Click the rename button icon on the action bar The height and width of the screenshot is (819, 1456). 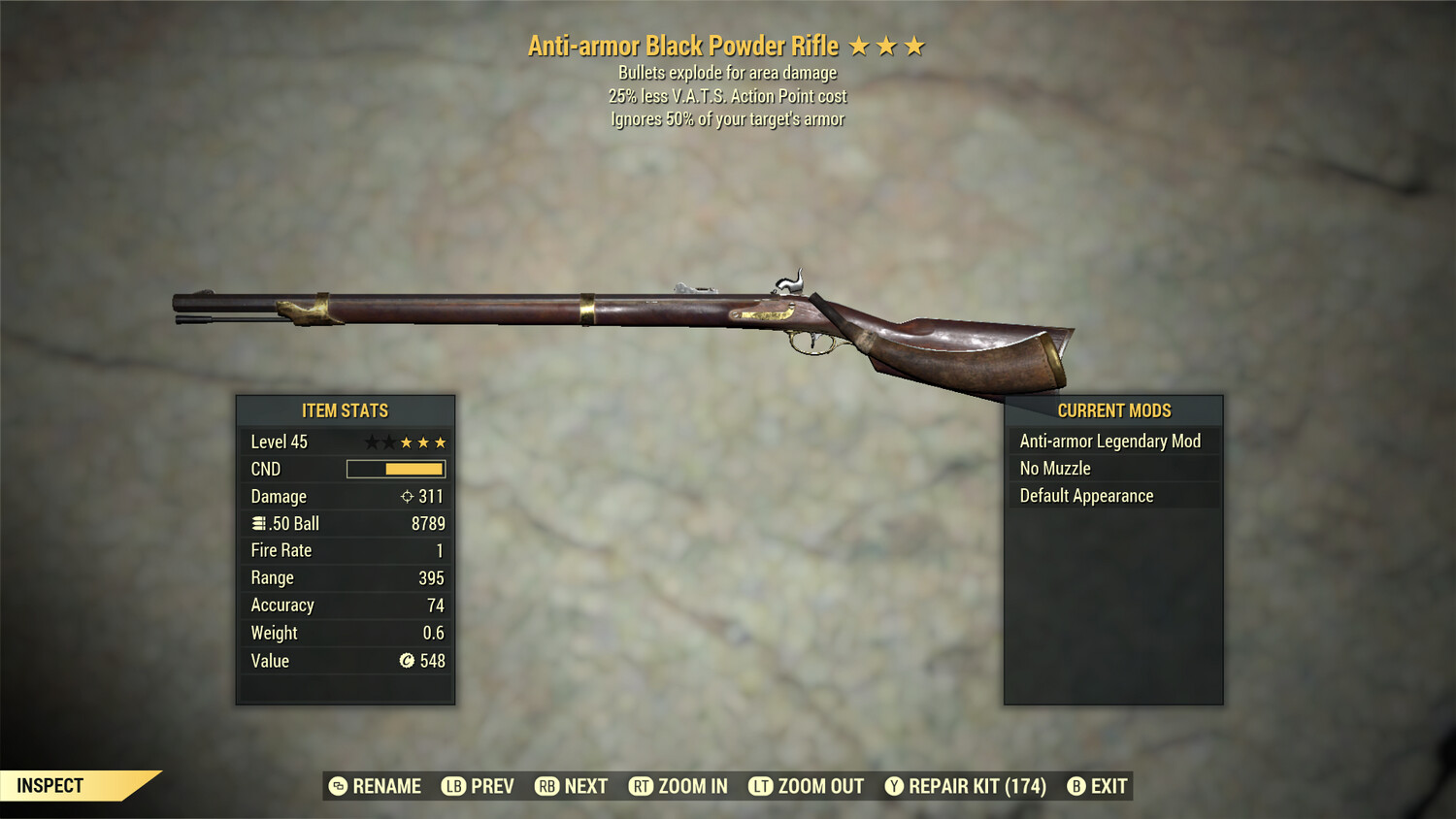pos(338,786)
